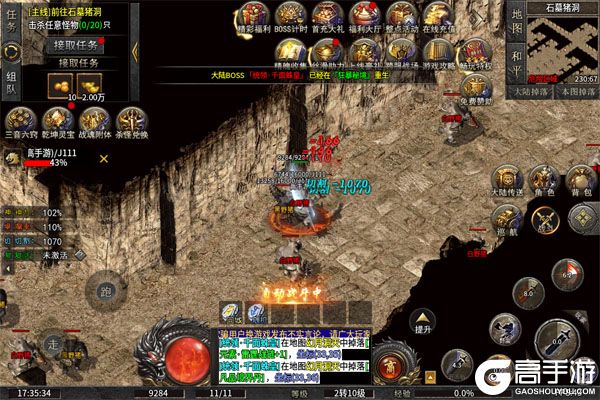Click the 接取任务 accept quest button

point(77,45)
